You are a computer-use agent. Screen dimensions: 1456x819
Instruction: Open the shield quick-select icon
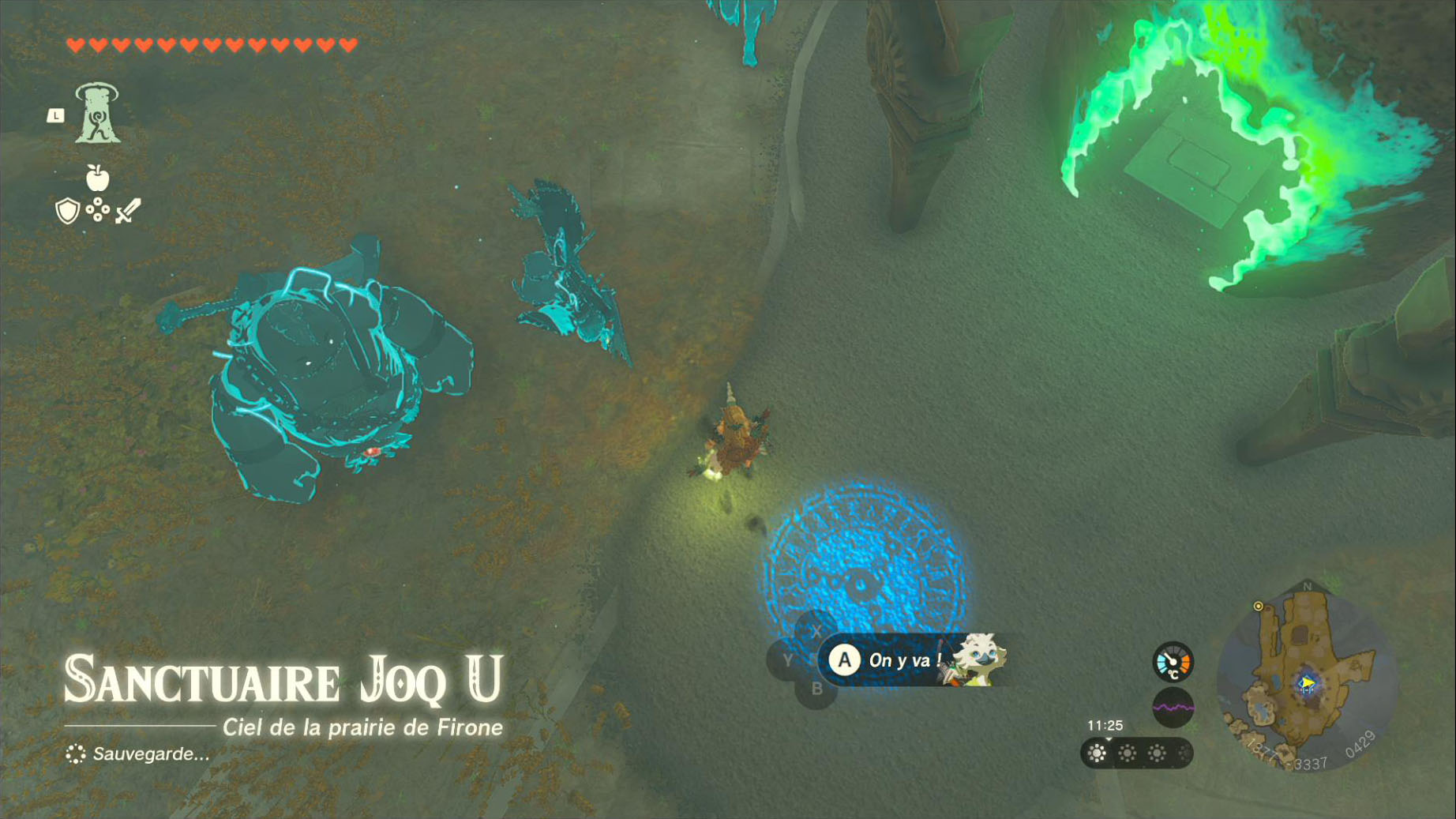tap(68, 211)
